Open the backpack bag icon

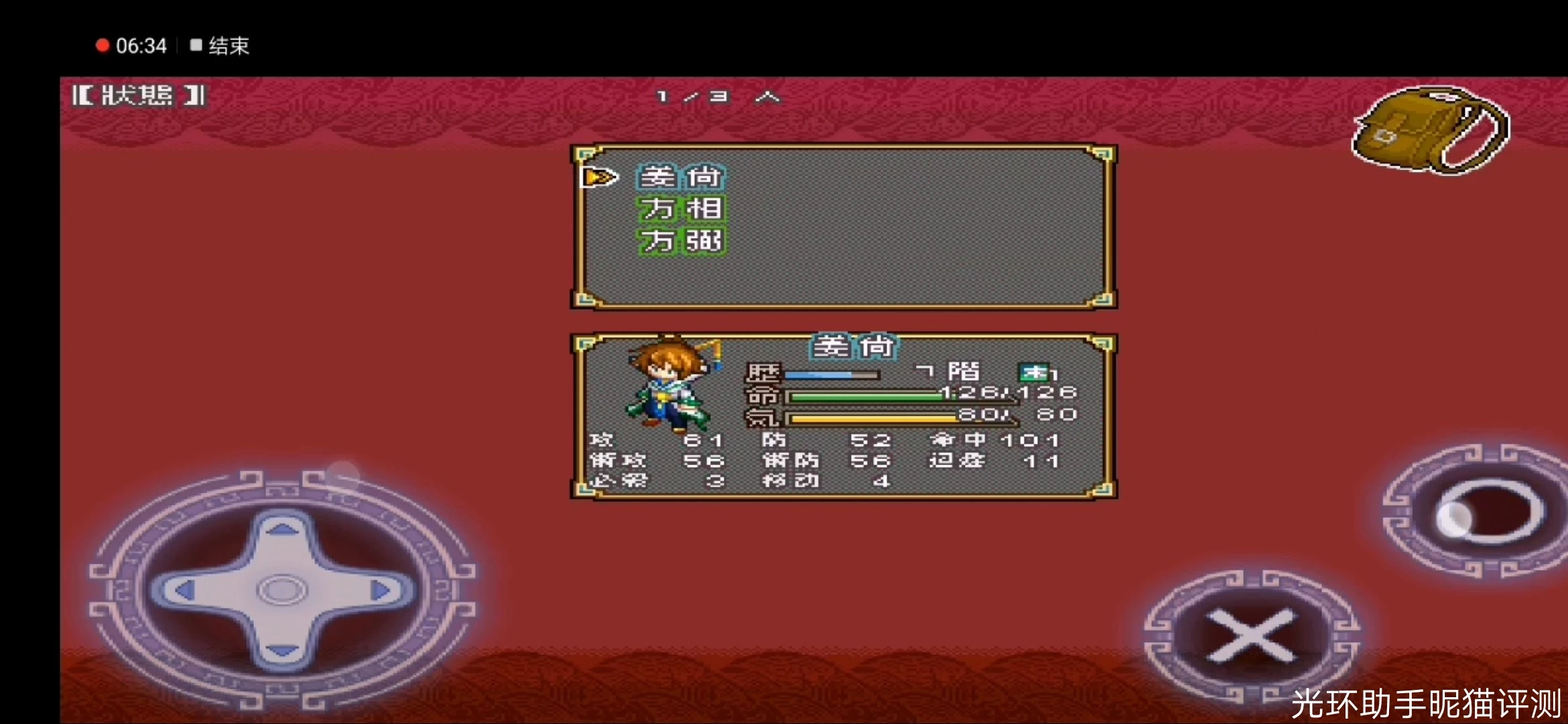(1430, 130)
